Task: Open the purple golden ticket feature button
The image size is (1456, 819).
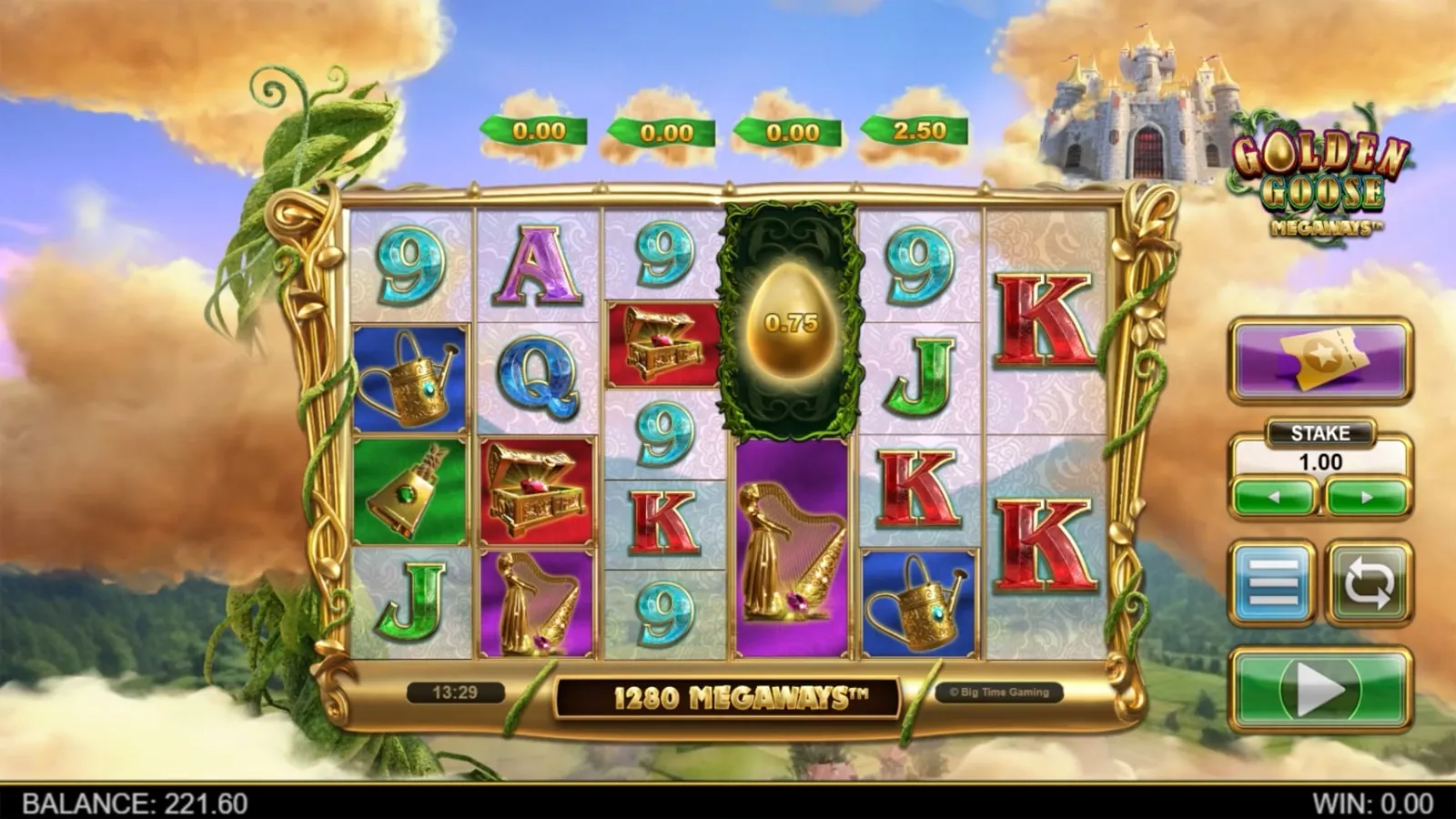Action: click(1320, 359)
